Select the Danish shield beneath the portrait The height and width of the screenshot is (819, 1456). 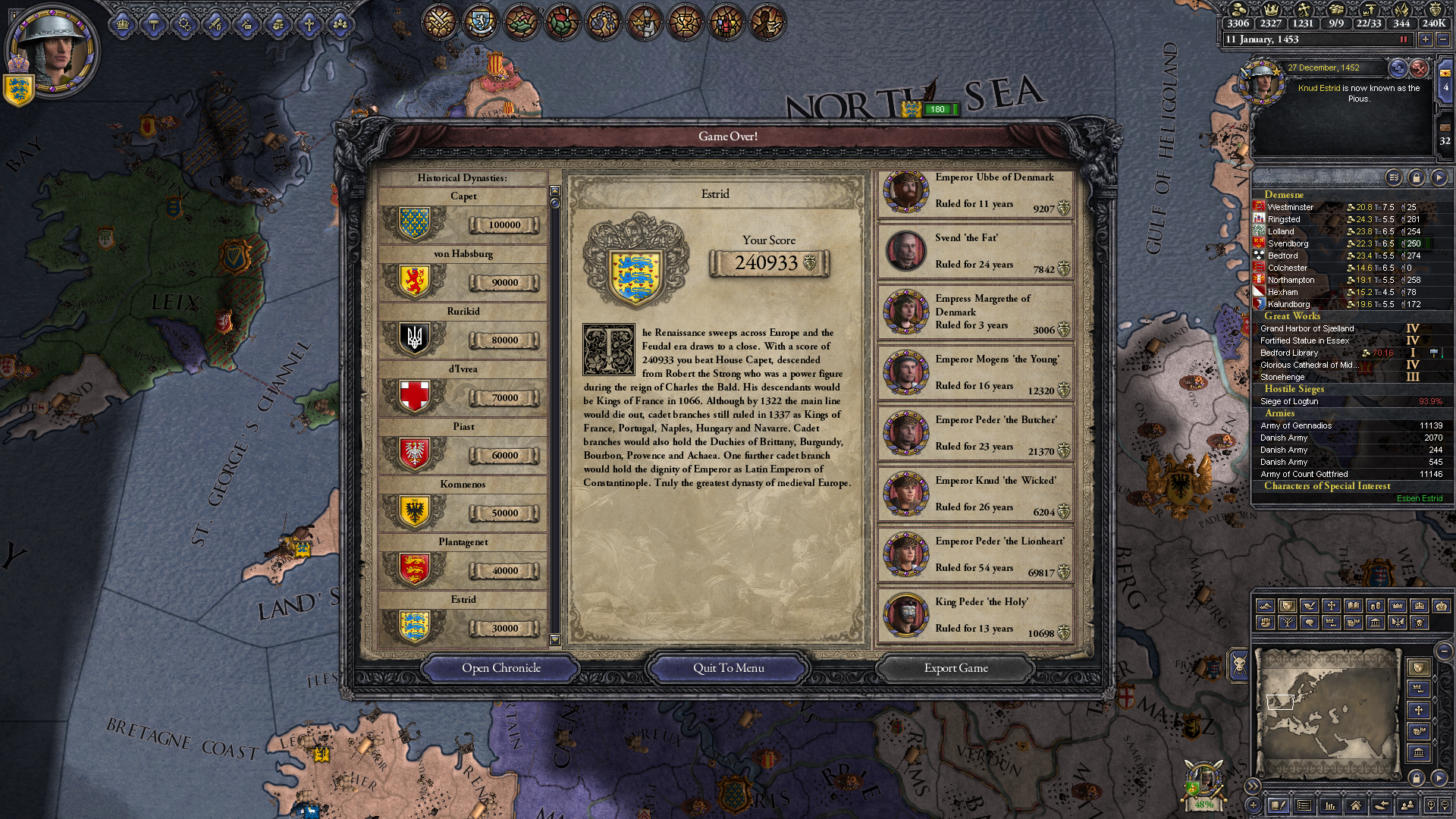pyautogui.click(x=18, y=90)
